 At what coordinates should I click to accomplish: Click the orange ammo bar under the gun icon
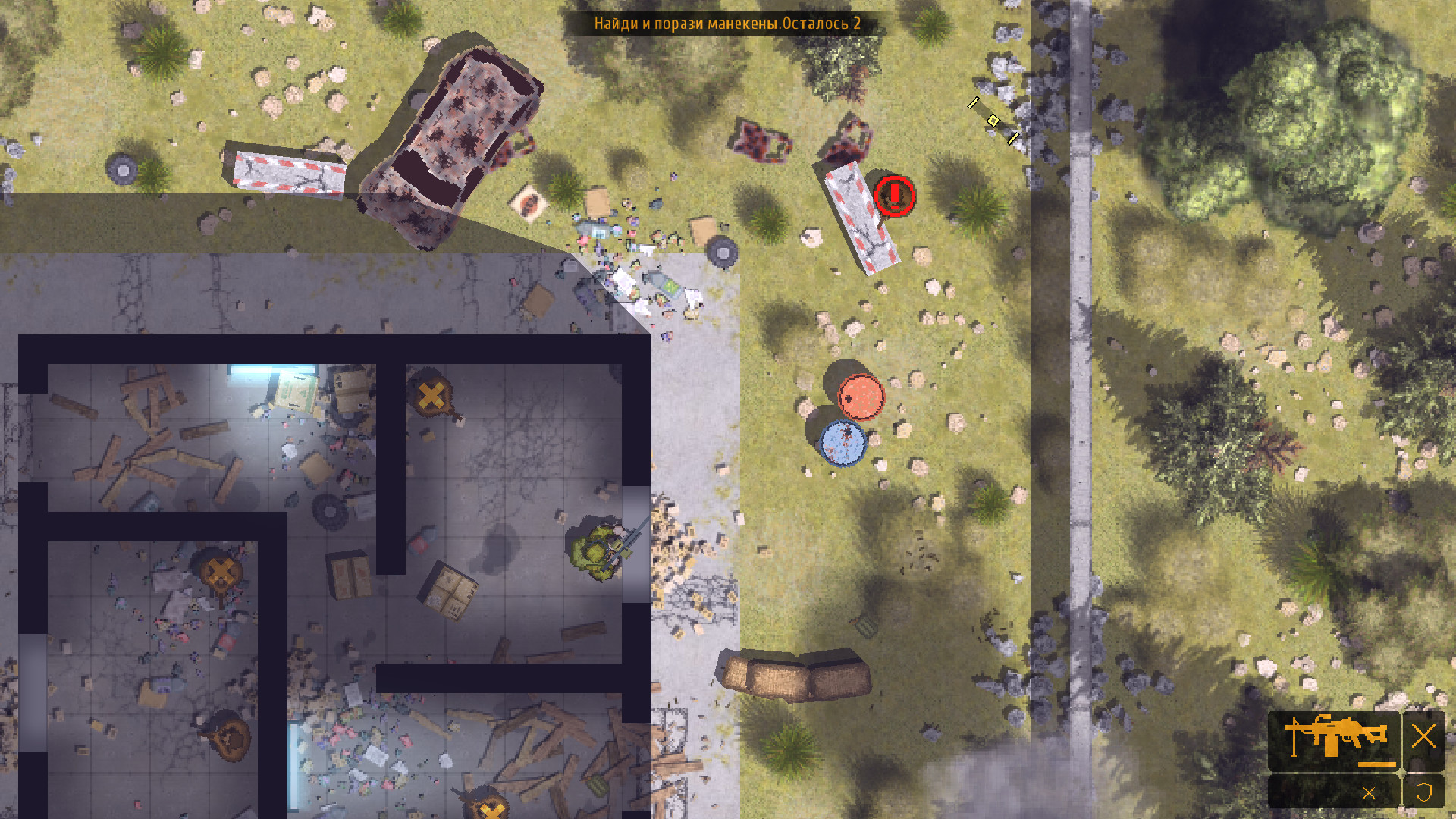pyautogui.click(x=1376, y=764)
